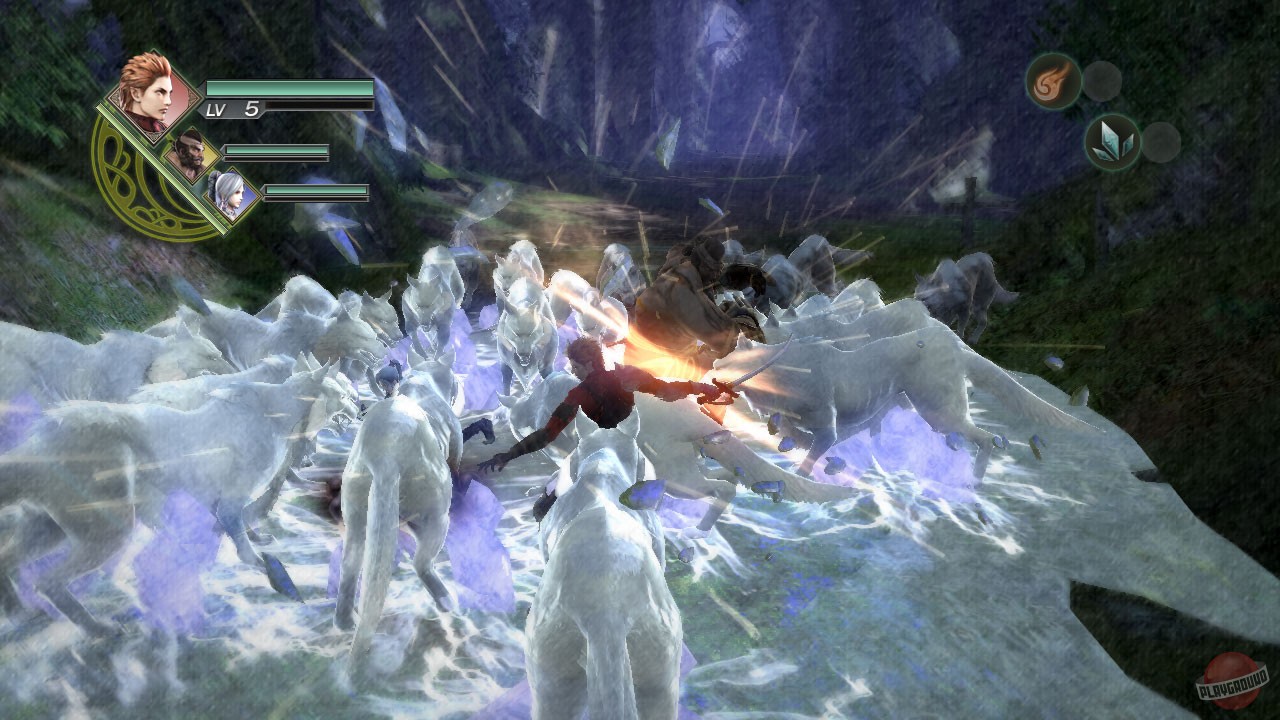Expand the second ally's health display
Viewport: 1280px width, 720px height.
coord(277,150)
